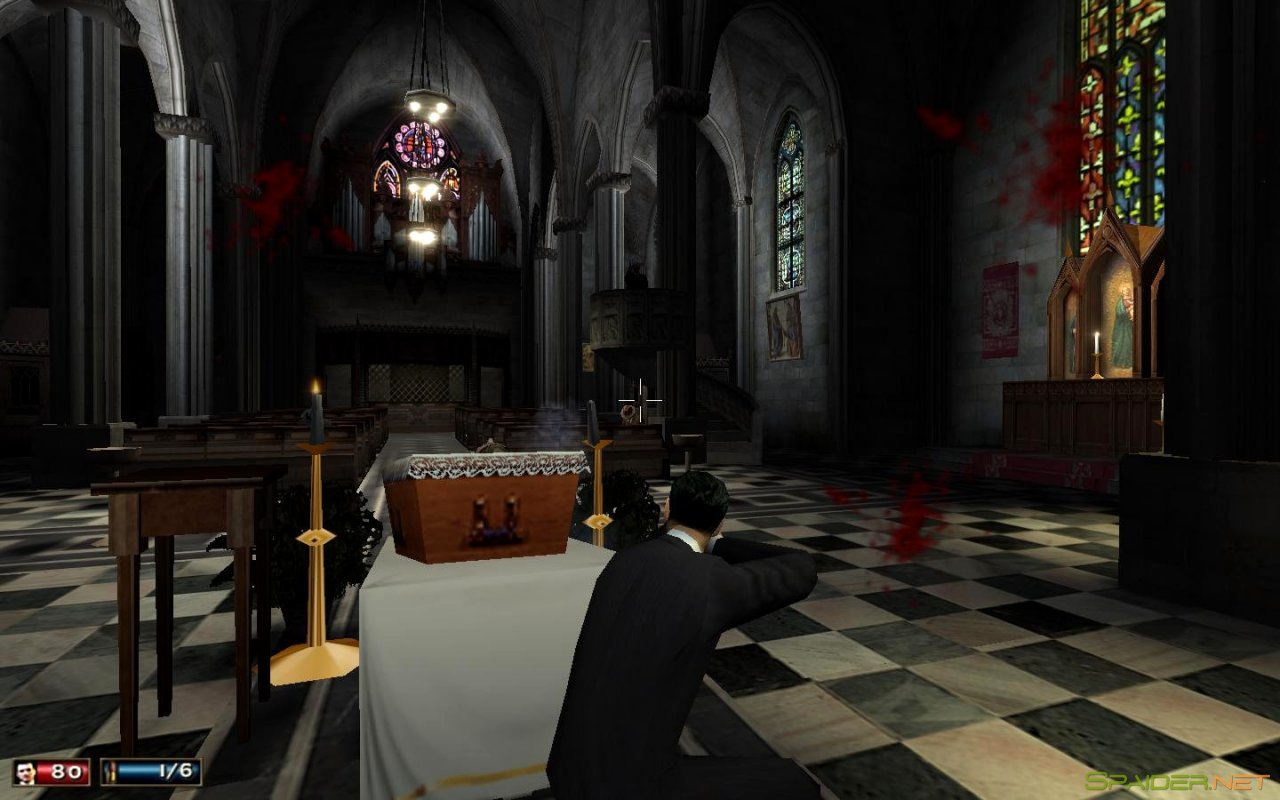Select the red health bar showing 80

pyautogui.click(x=62, y=771)
